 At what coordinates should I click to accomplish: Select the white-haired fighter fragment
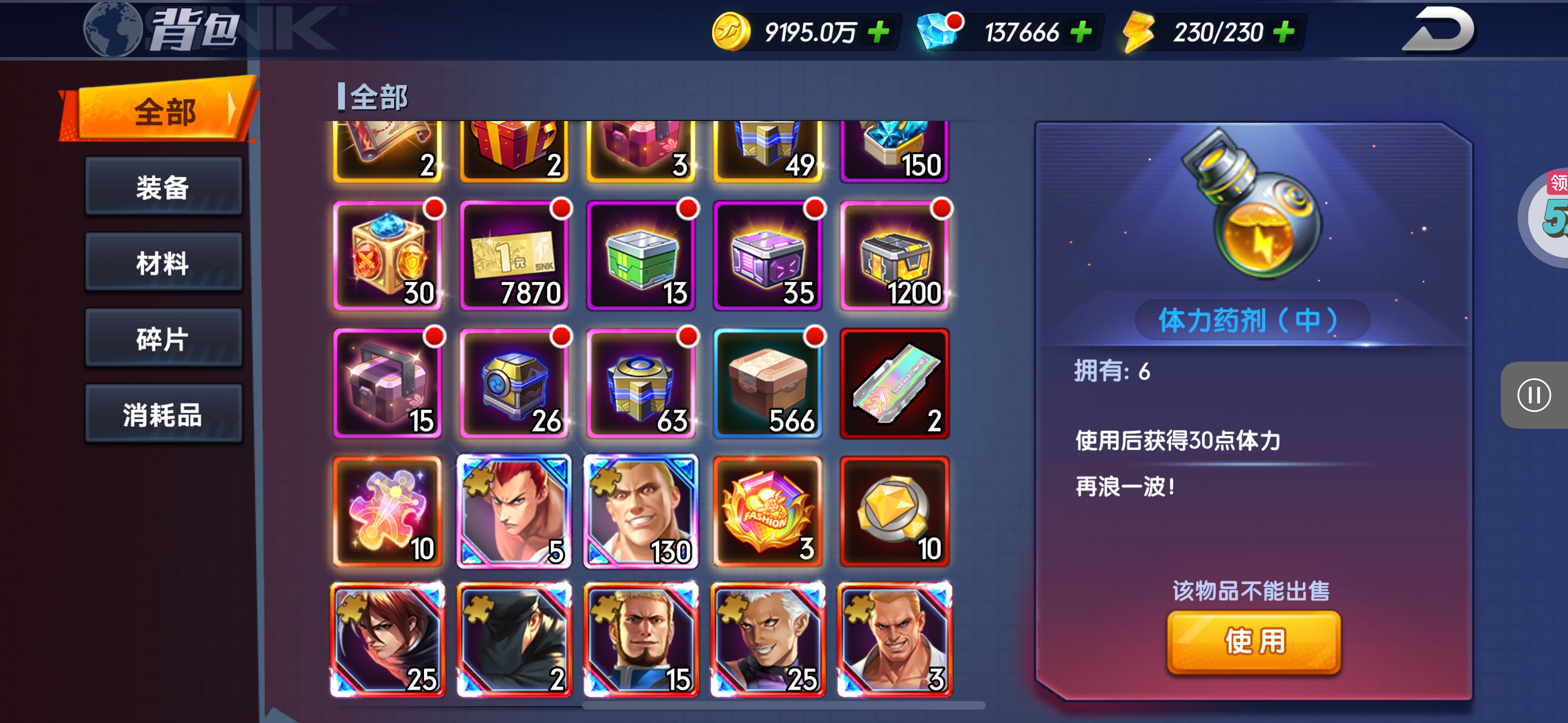[768, 639]
